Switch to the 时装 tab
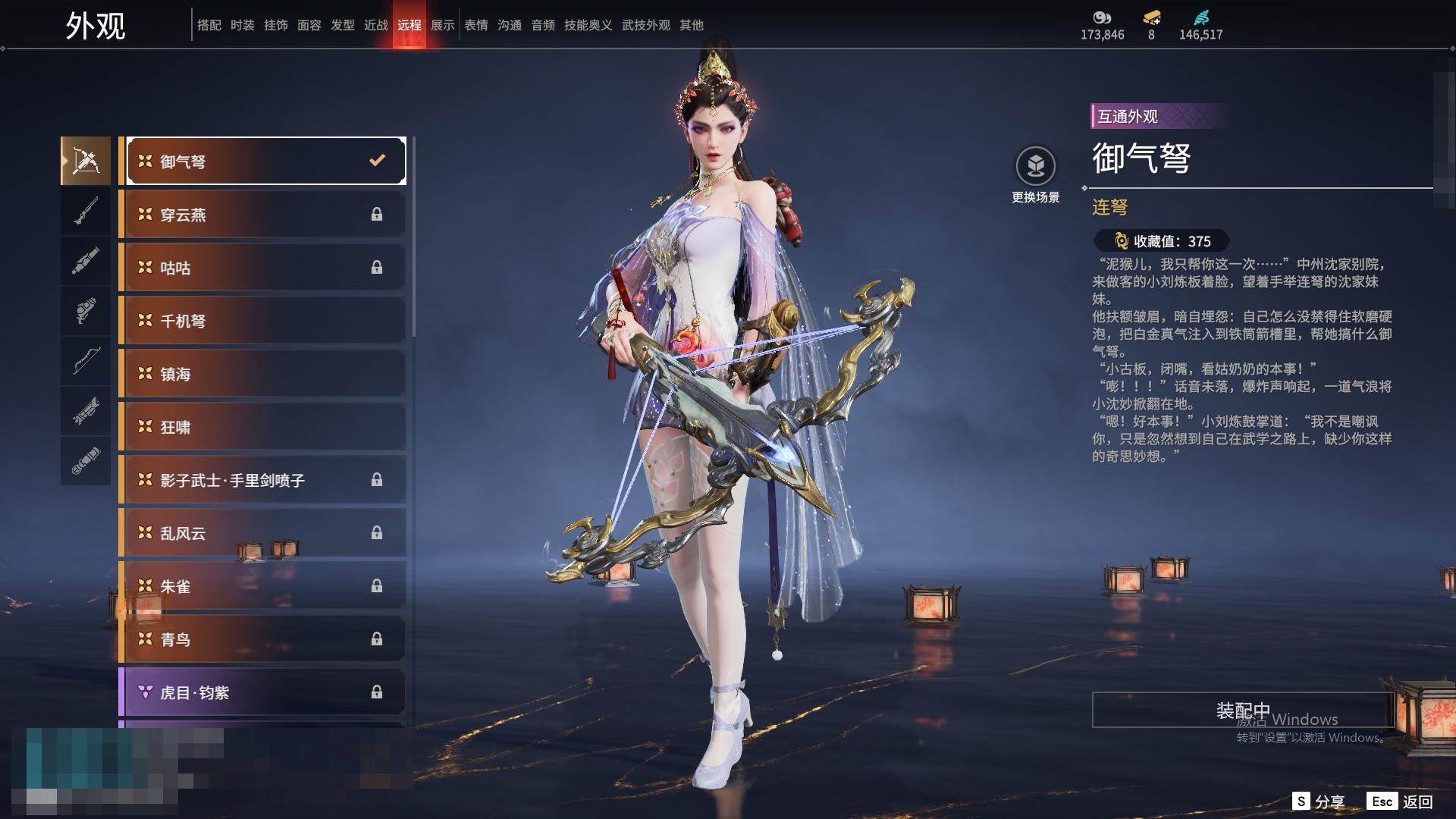The height and width of the screenshot is (819, 1456). point(242,25)
